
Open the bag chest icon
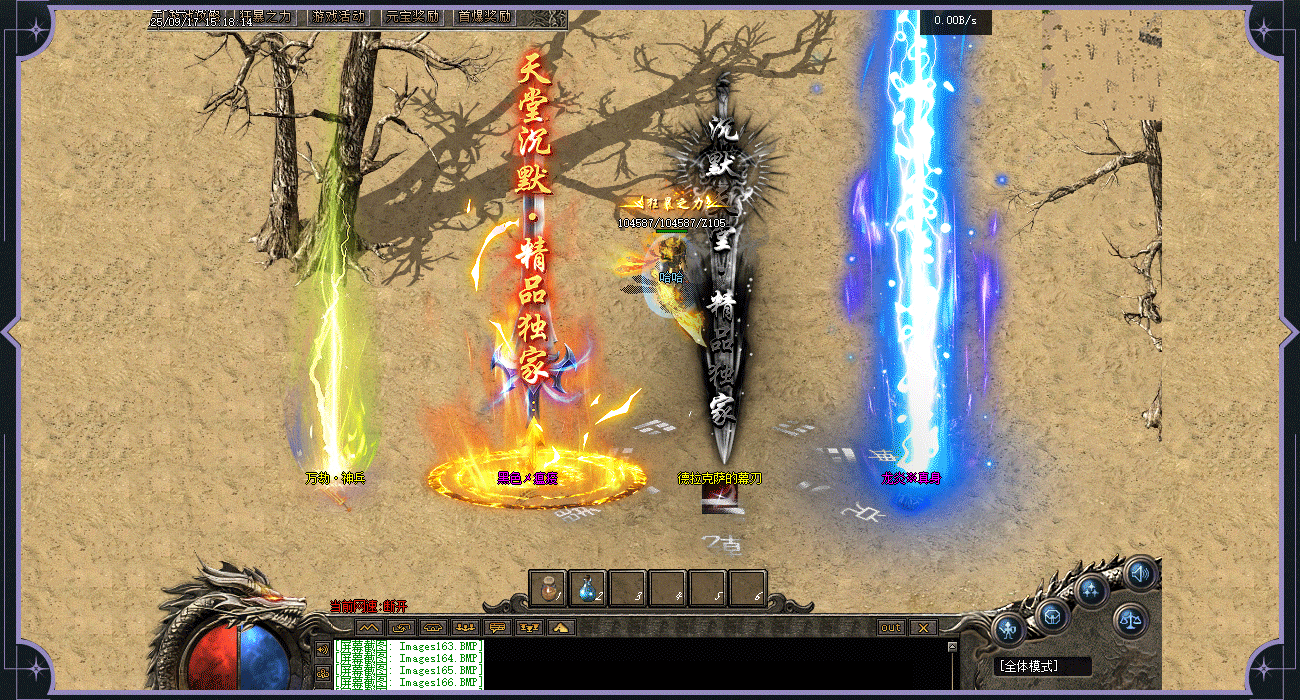point(1052,615)
